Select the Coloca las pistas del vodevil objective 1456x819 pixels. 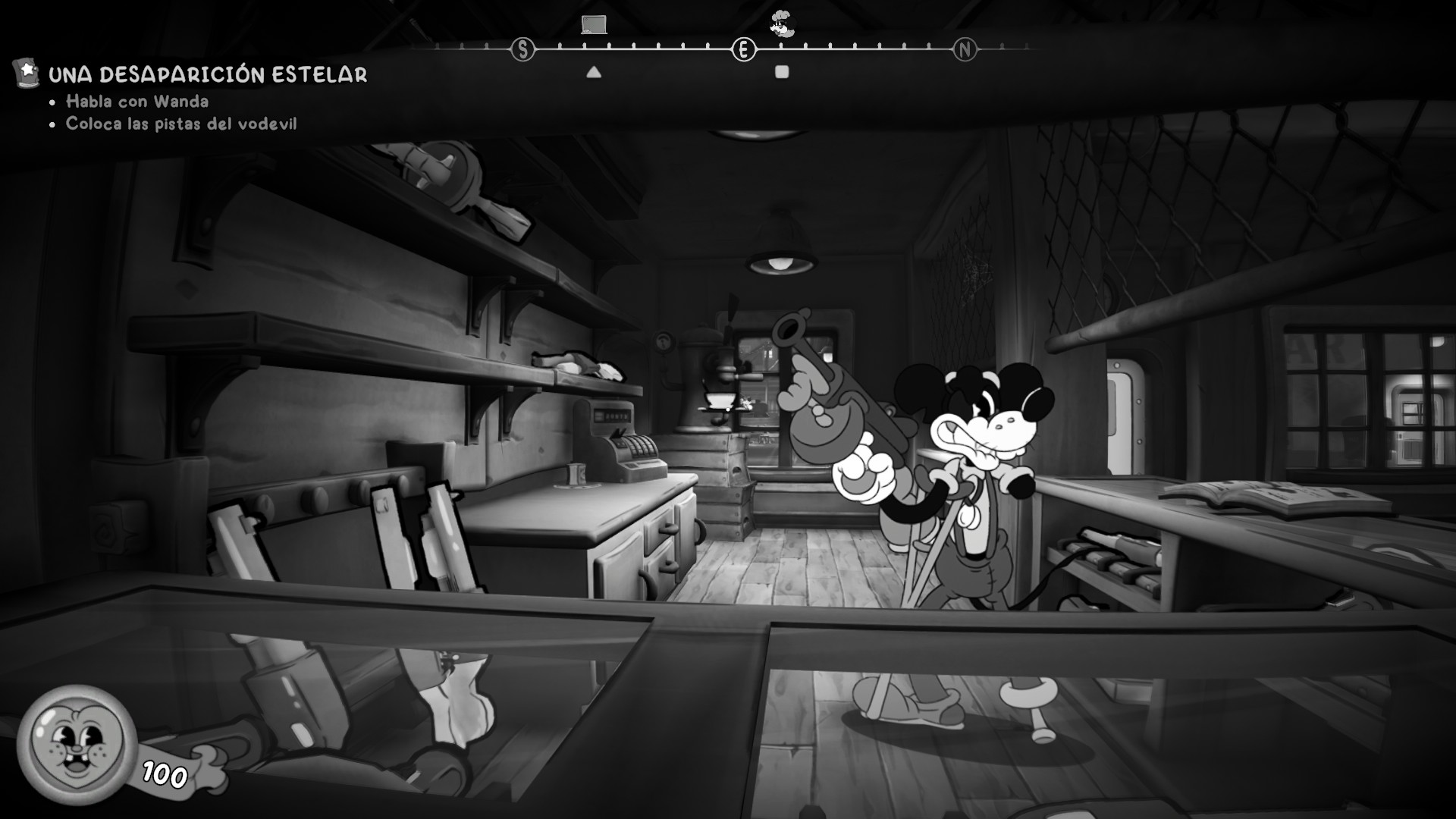pos(181,124)
